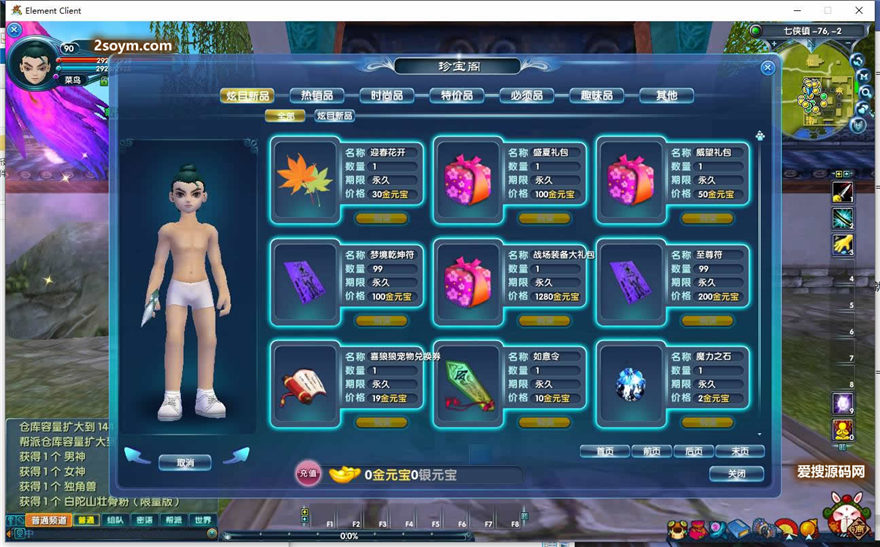The width and height of the screenshot is (880, 547).
Task: Switch to the 趣味品 tab
Action: pyautogui.click(x=597, y=95)
